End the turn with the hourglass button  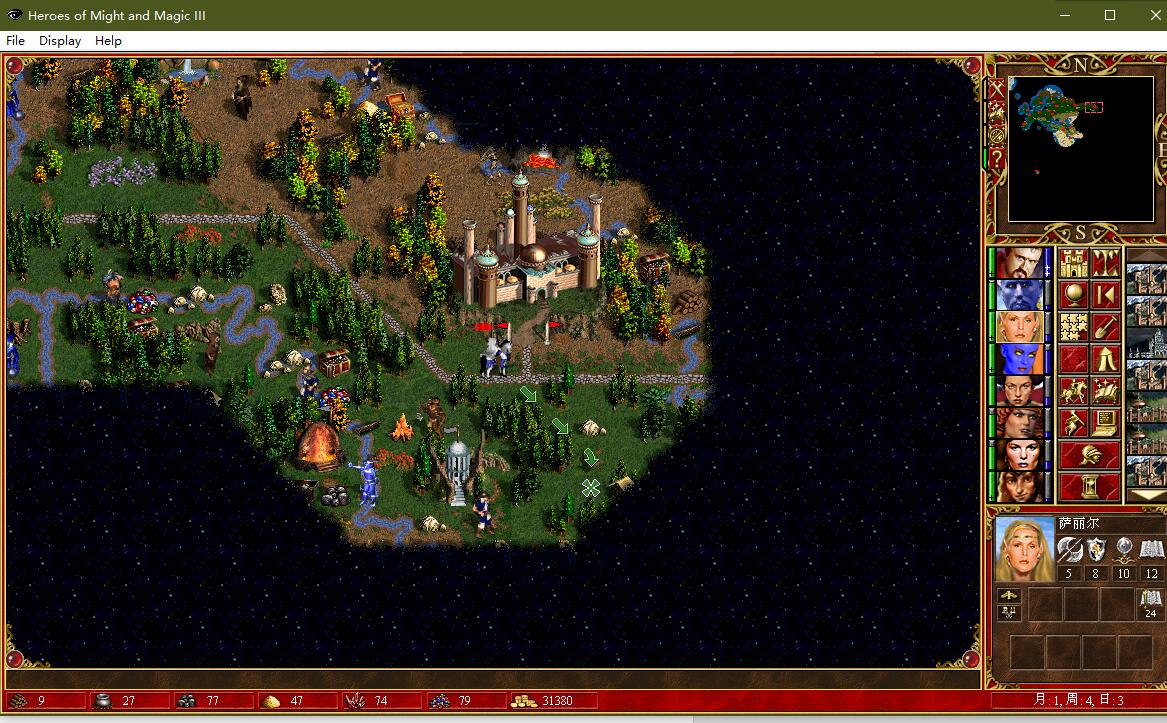[x=1089, y=487]
